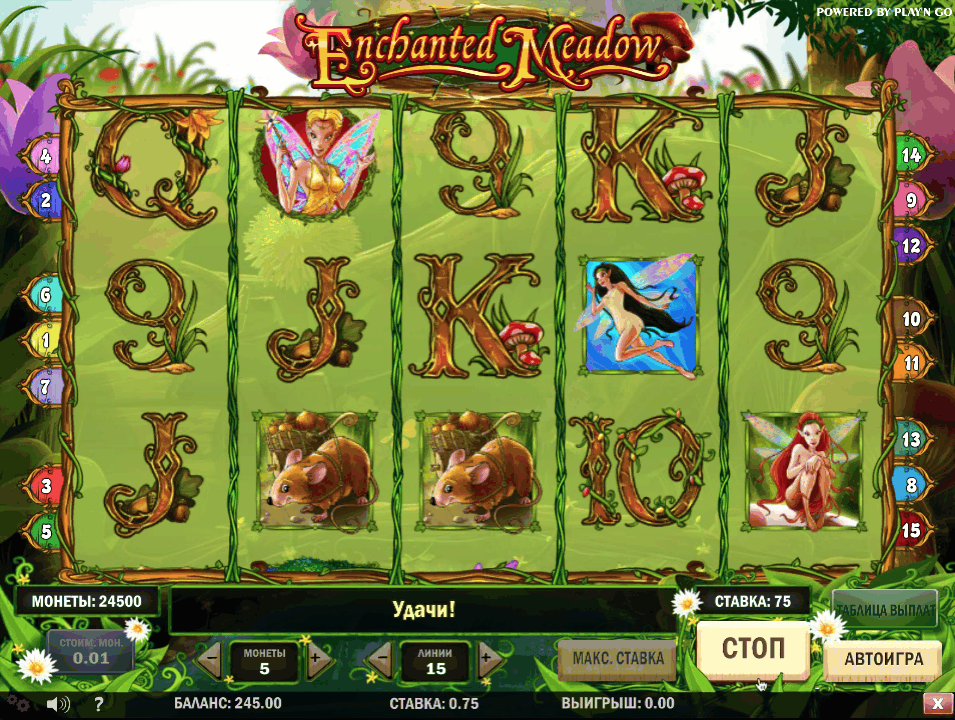Select payline number 1 marker
Viewport: 955px width, 720px height.
tap(46, 341)
